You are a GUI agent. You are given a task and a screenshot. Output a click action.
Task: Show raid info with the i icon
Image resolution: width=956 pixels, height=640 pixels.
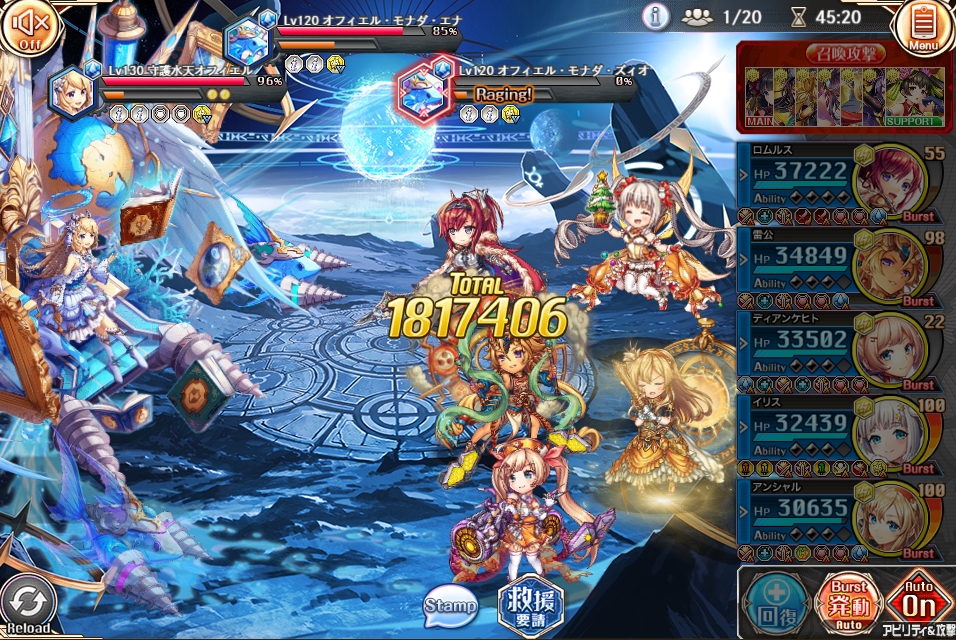pyautogui.click(x=656, y=17)
